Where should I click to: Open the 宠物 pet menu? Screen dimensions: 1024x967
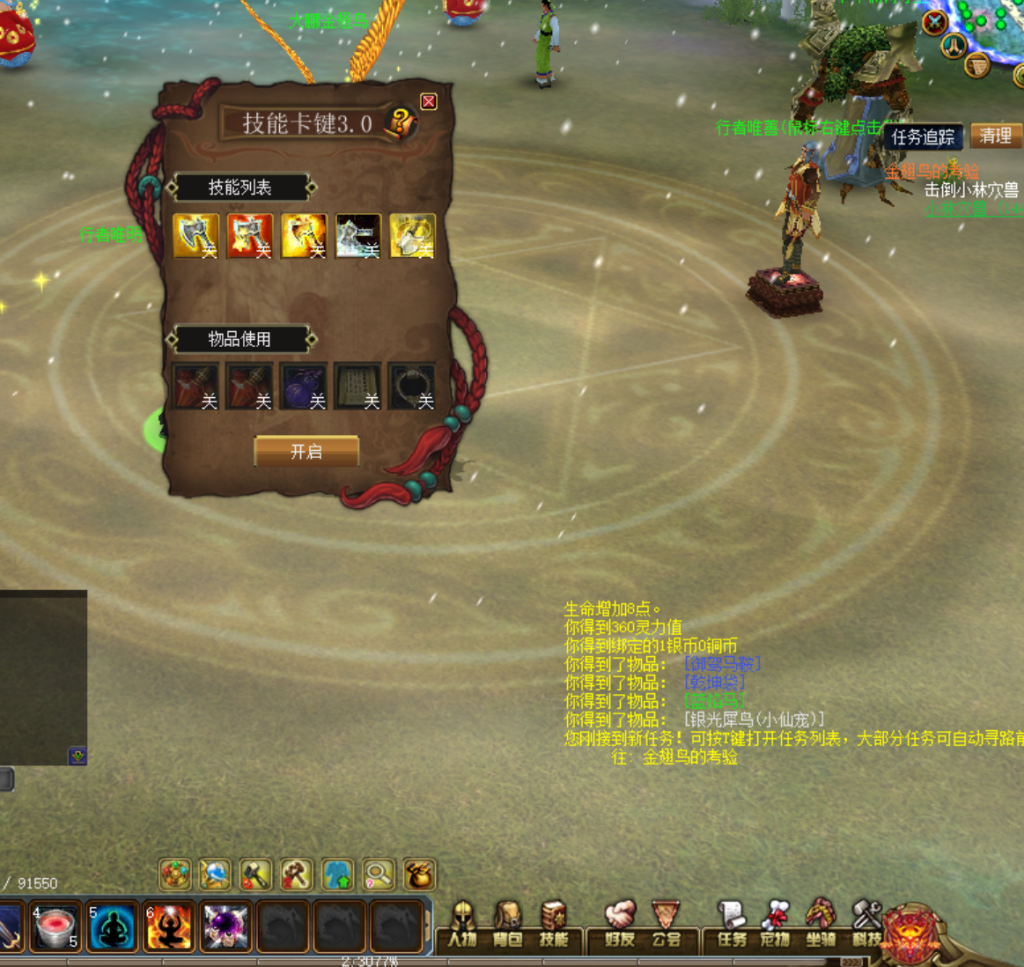pos(776,925)
